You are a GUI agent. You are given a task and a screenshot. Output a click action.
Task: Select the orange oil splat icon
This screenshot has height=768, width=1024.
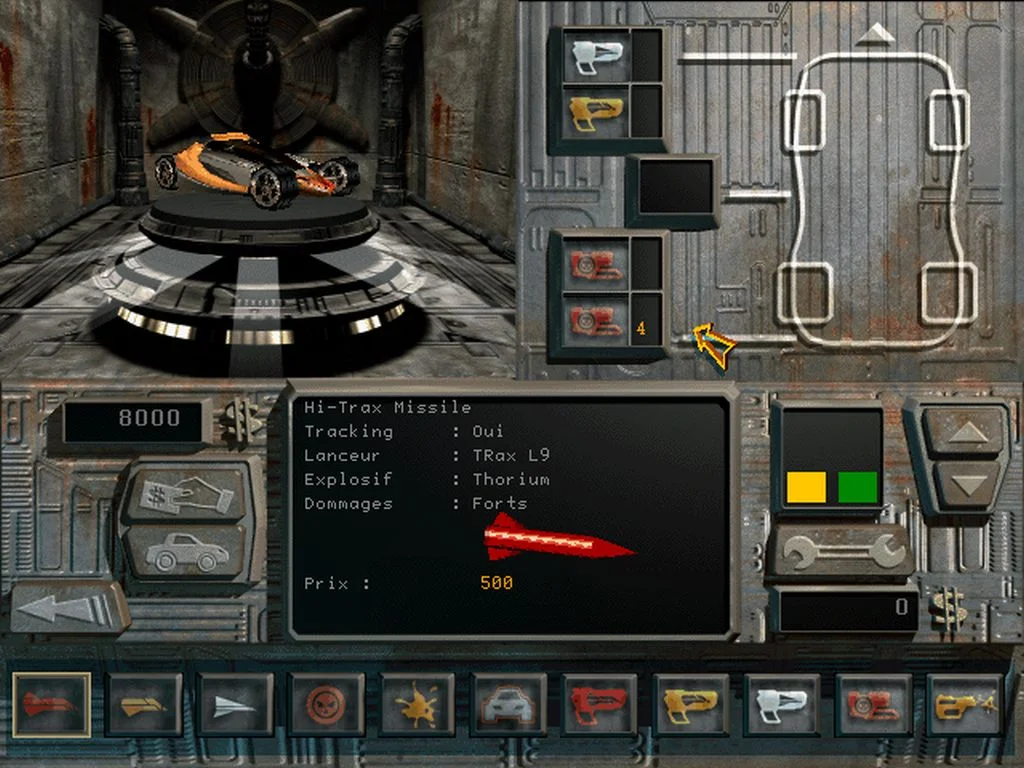418,704
